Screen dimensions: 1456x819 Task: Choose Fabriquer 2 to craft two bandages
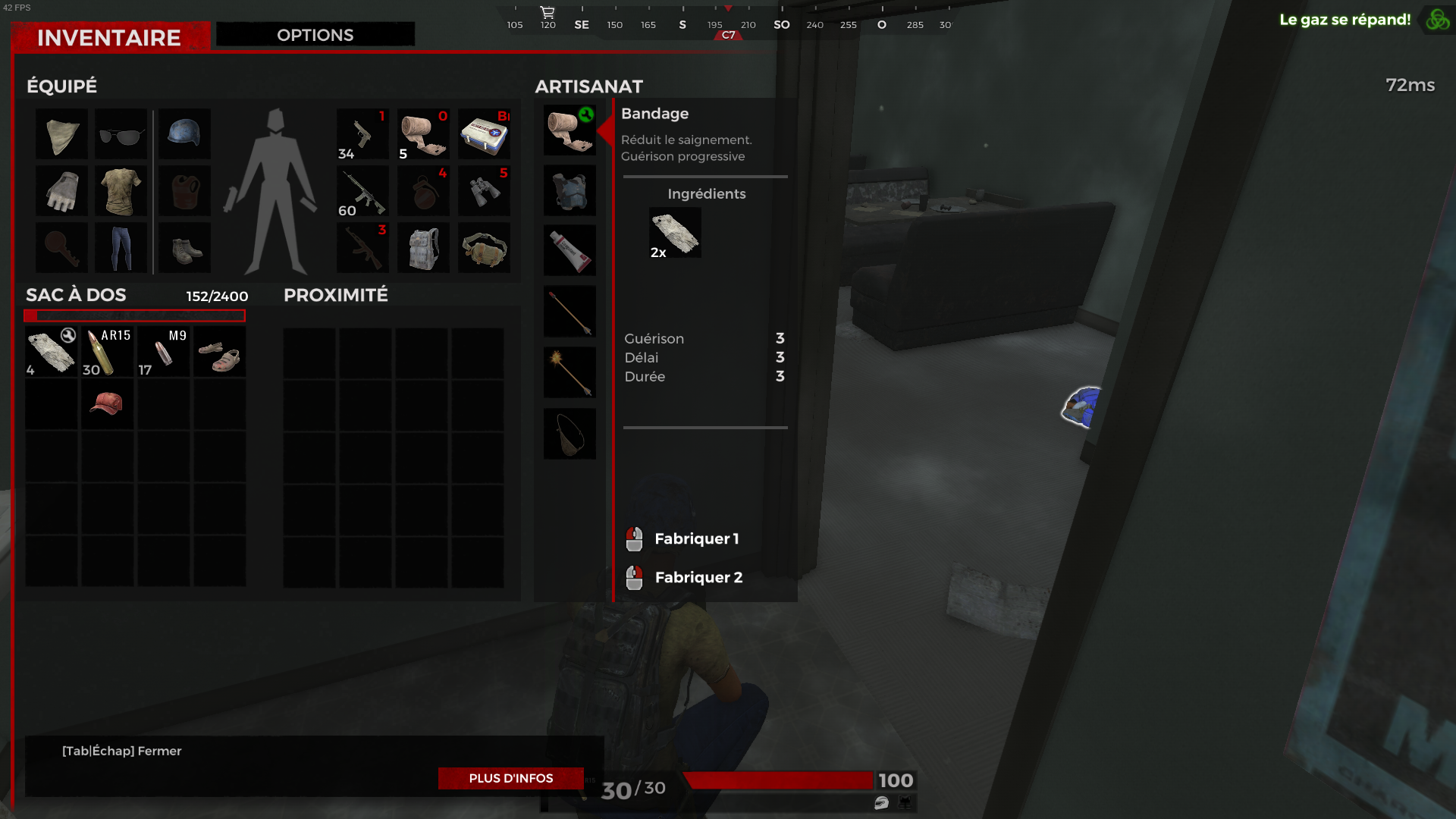pyautogui.click(x=697, y=578)
